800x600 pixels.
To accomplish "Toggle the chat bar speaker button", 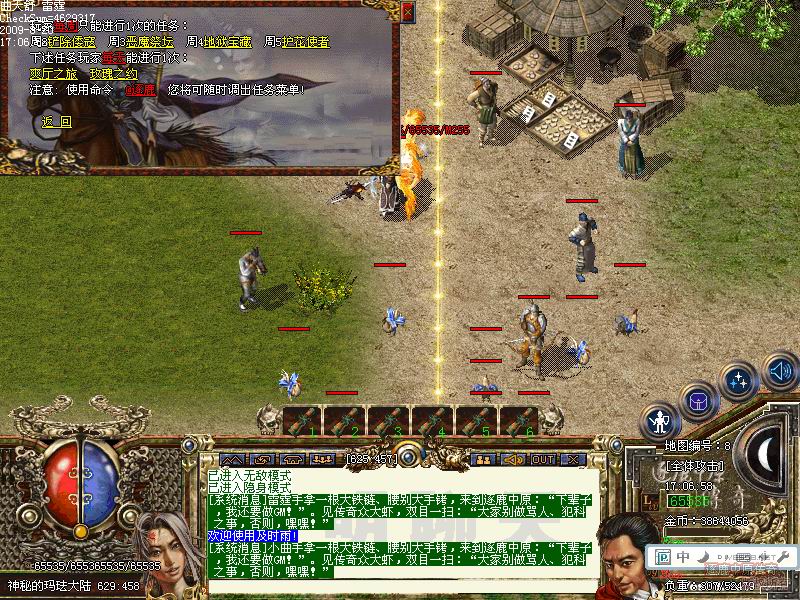I will [x=514, y=459].
